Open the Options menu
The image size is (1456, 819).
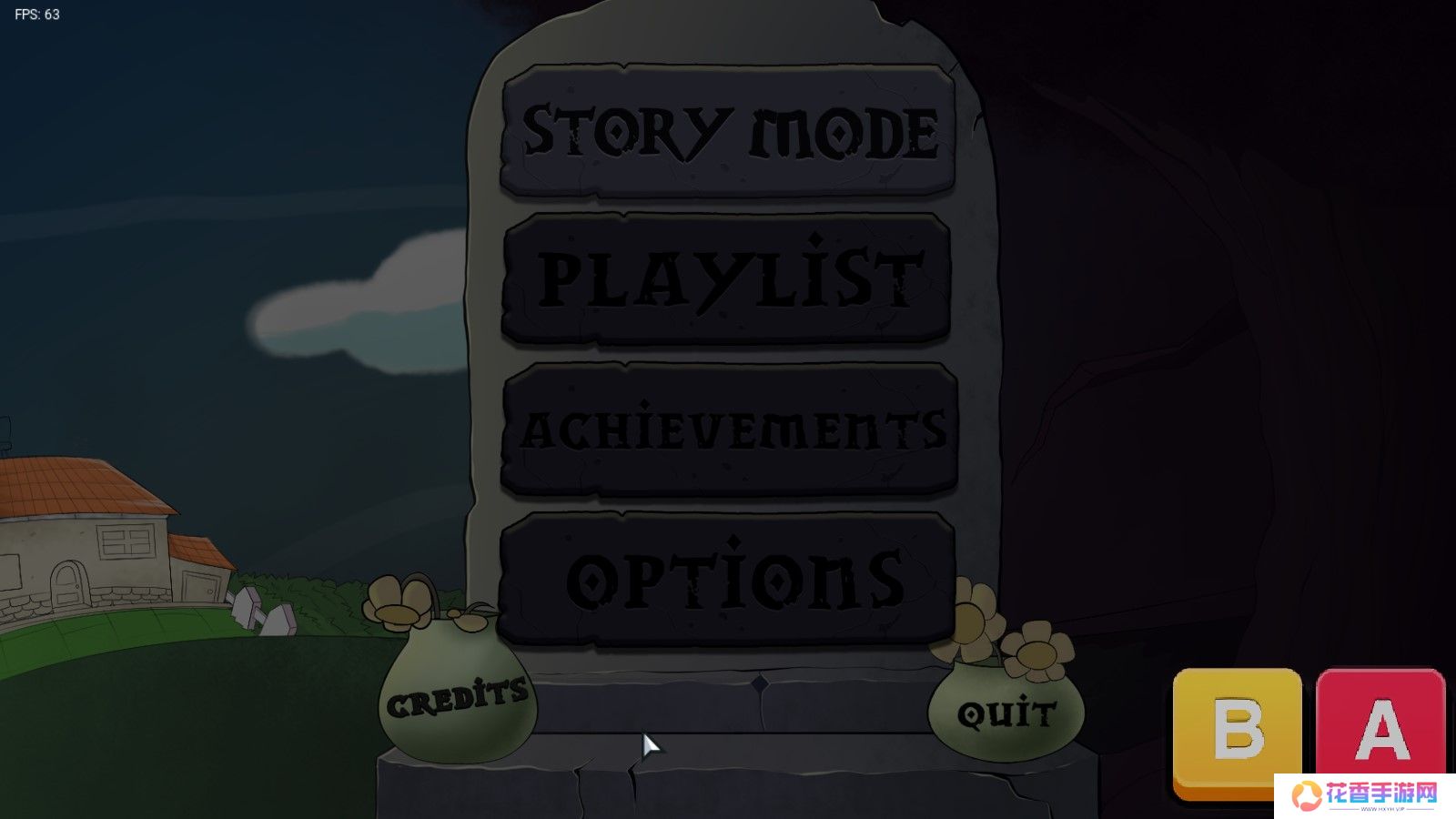coord(727,579)
